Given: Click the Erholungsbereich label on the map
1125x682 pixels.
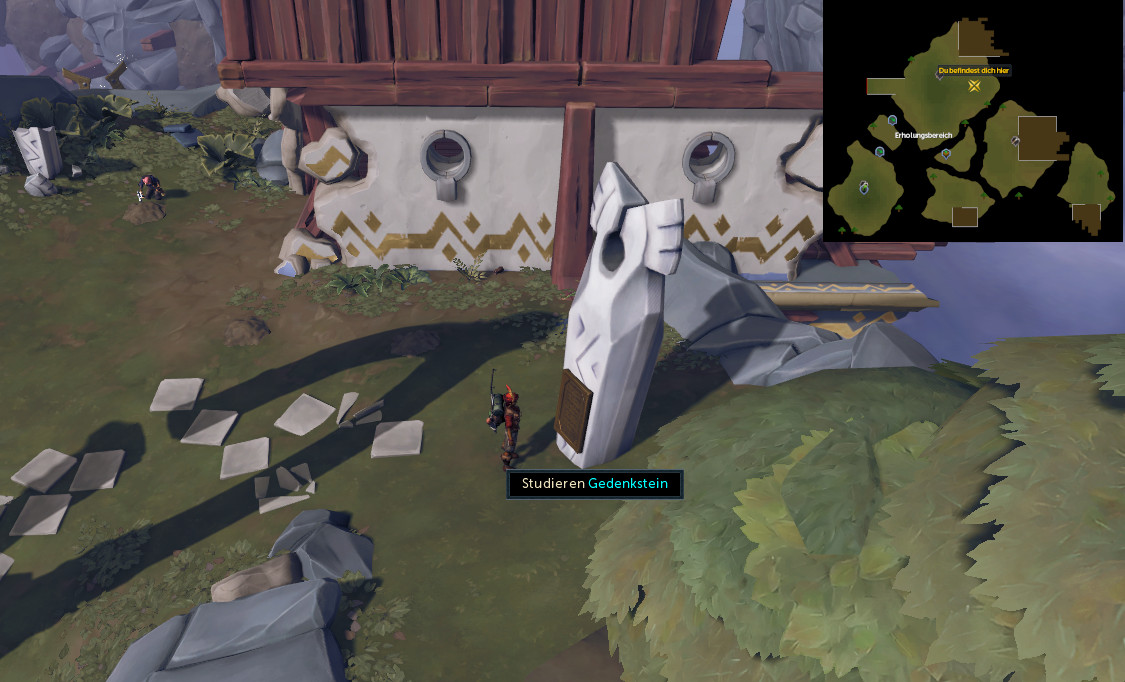Looking at the screenshot, I should (x=922, y=134).
